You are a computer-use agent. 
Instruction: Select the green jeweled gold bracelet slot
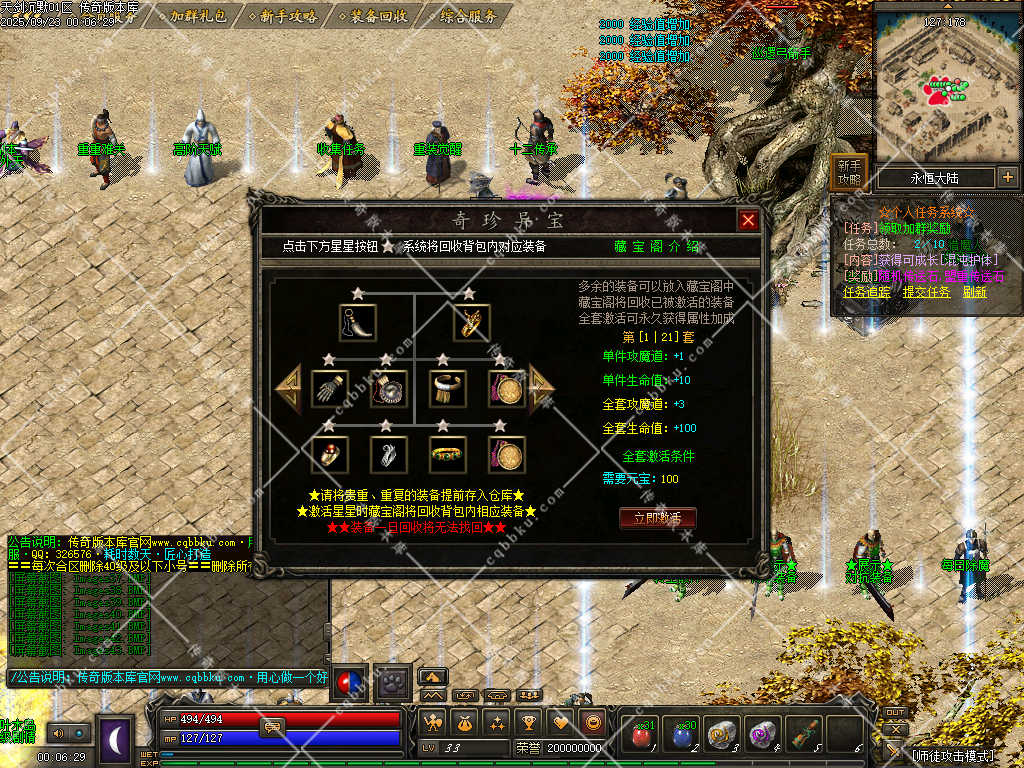tap(448, 454)
